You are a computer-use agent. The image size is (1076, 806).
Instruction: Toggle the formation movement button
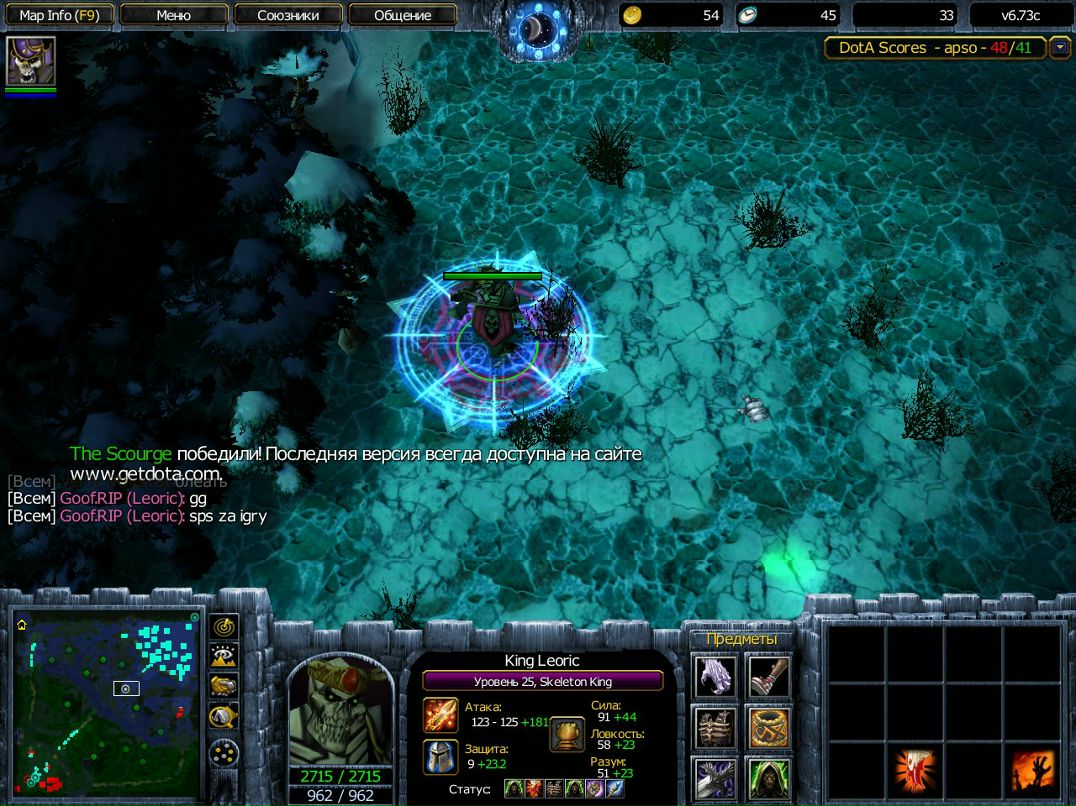point(224,752)
